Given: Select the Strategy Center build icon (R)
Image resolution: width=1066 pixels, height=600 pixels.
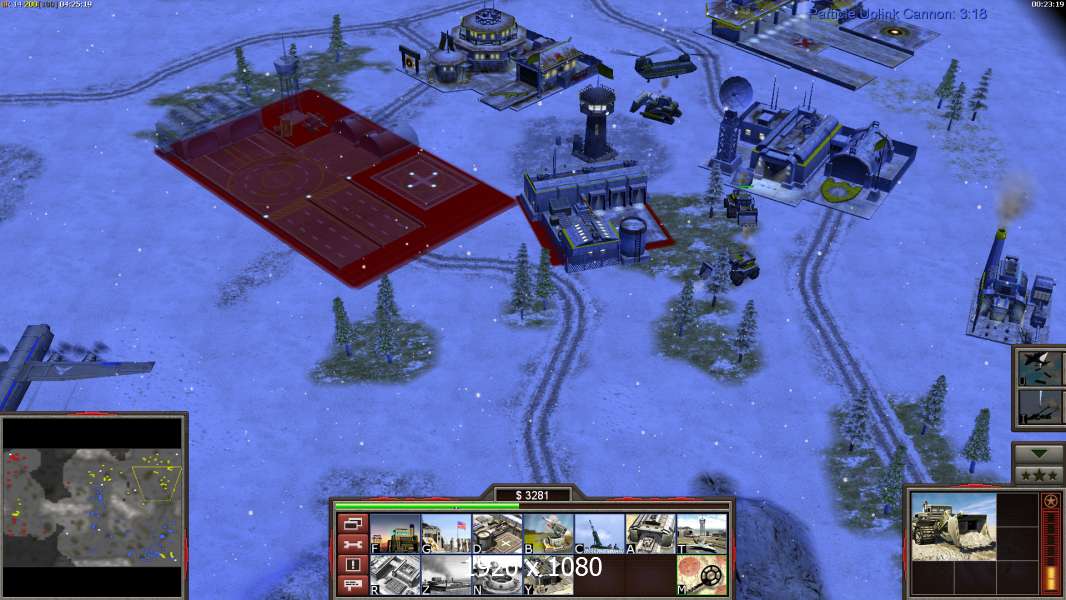Looking at the screenshot, I should 394,575.
